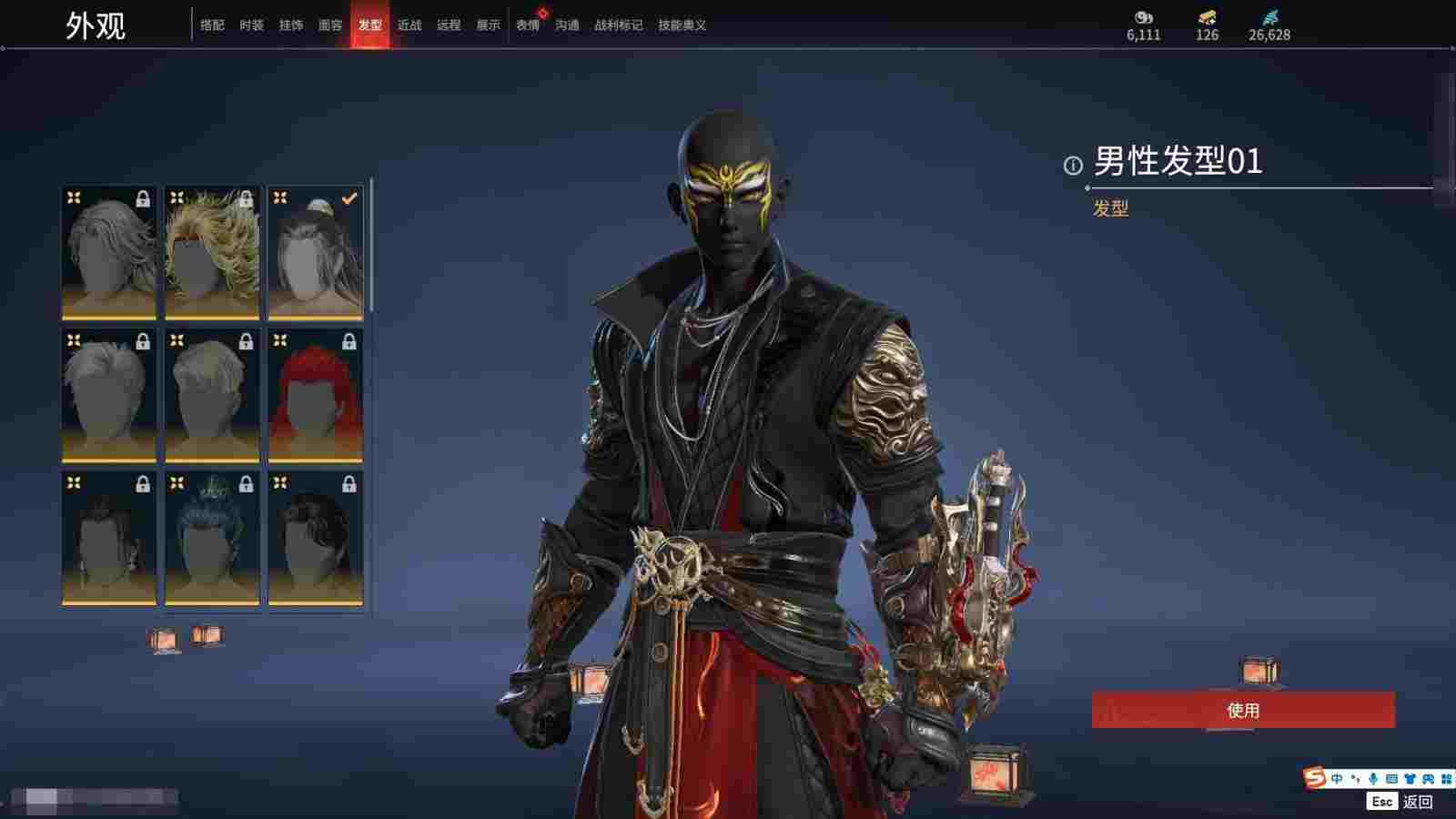Viewport: 1456px width, 819px height.
Task: Show the 展示 tab
Action: (x=488, y=25)
